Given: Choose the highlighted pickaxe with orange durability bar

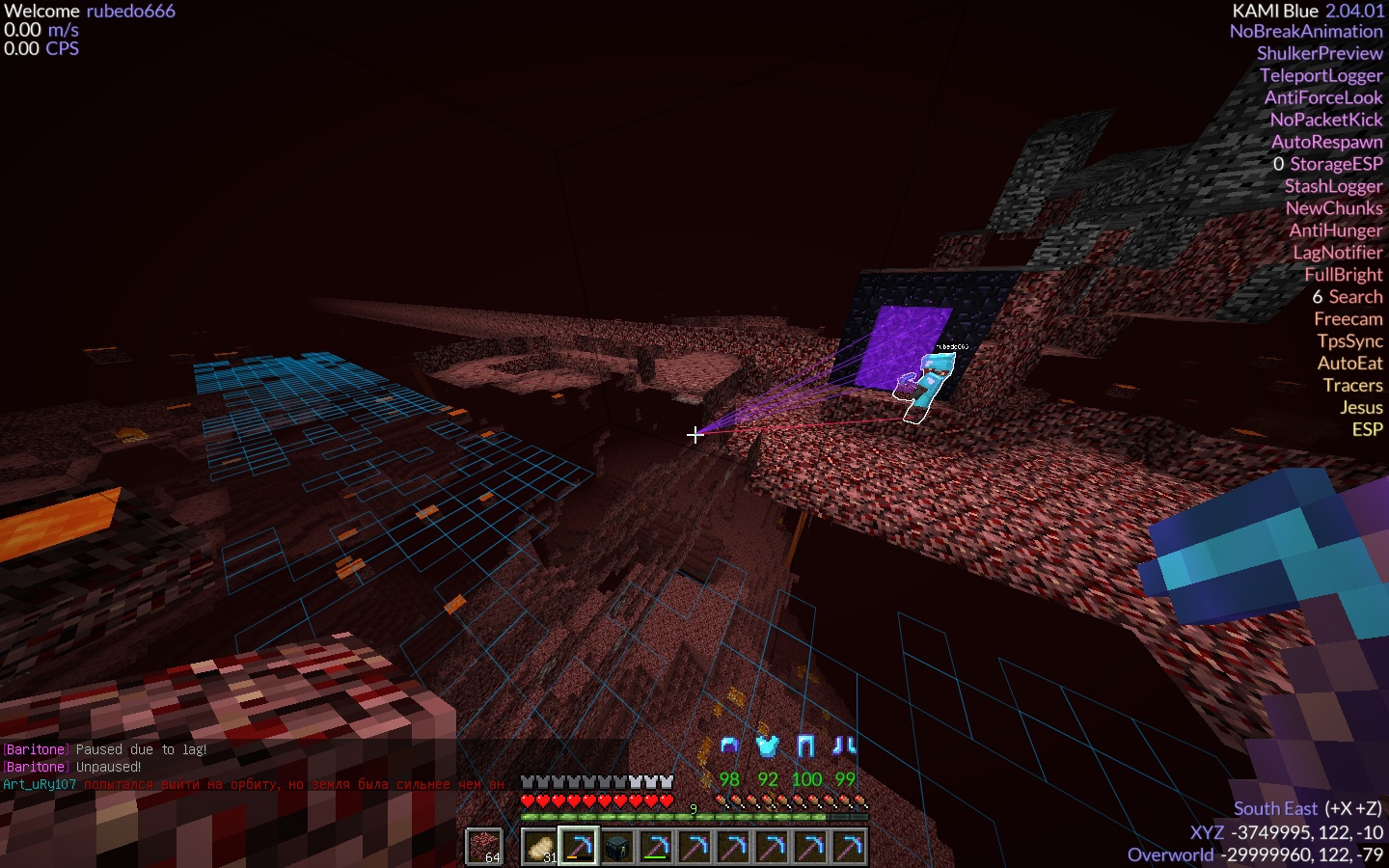Looking at the screenshot, I should pos(579,847).
